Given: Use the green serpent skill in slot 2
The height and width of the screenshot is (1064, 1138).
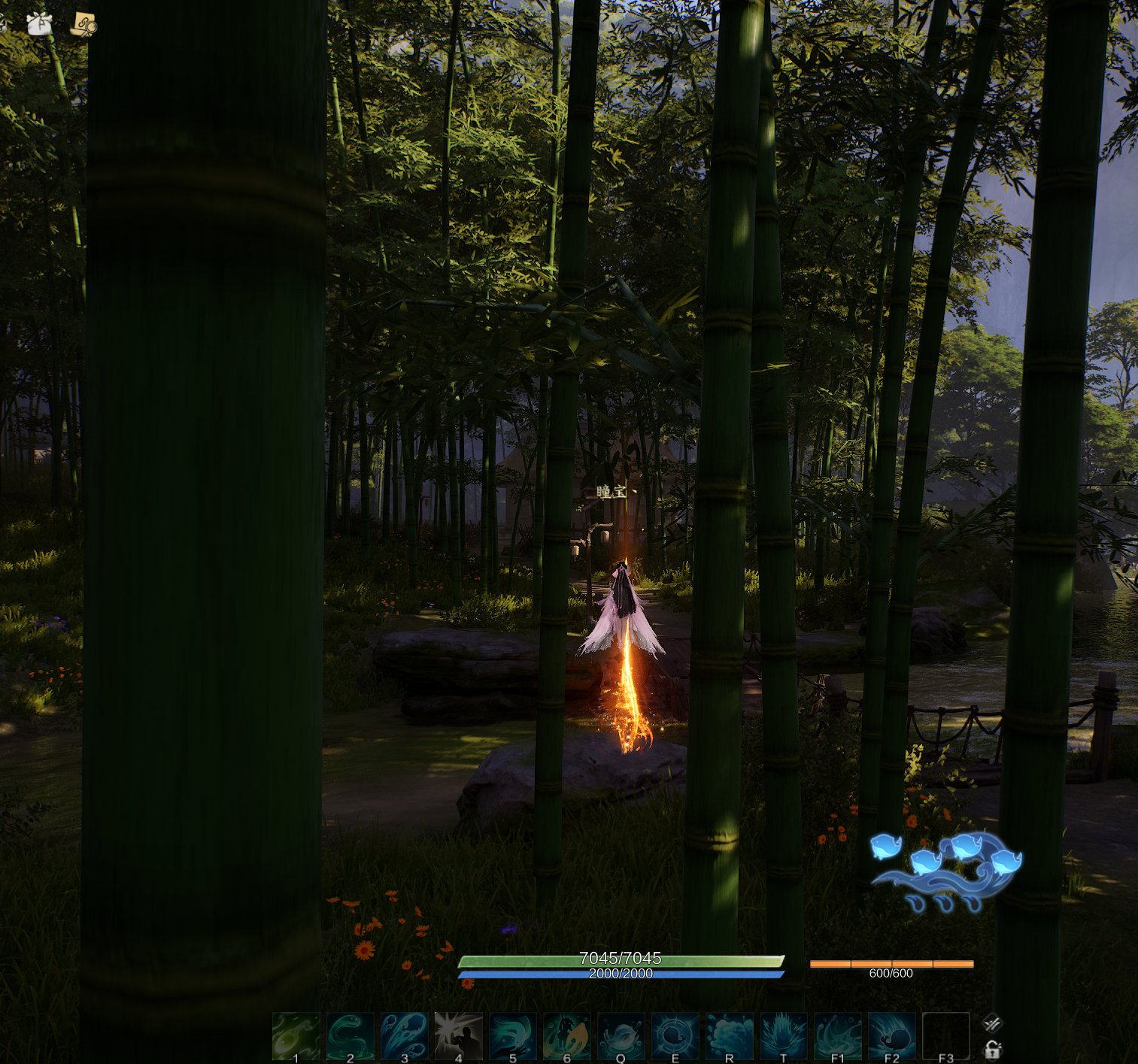Looking at the screenshot, I should (351, 1036).
